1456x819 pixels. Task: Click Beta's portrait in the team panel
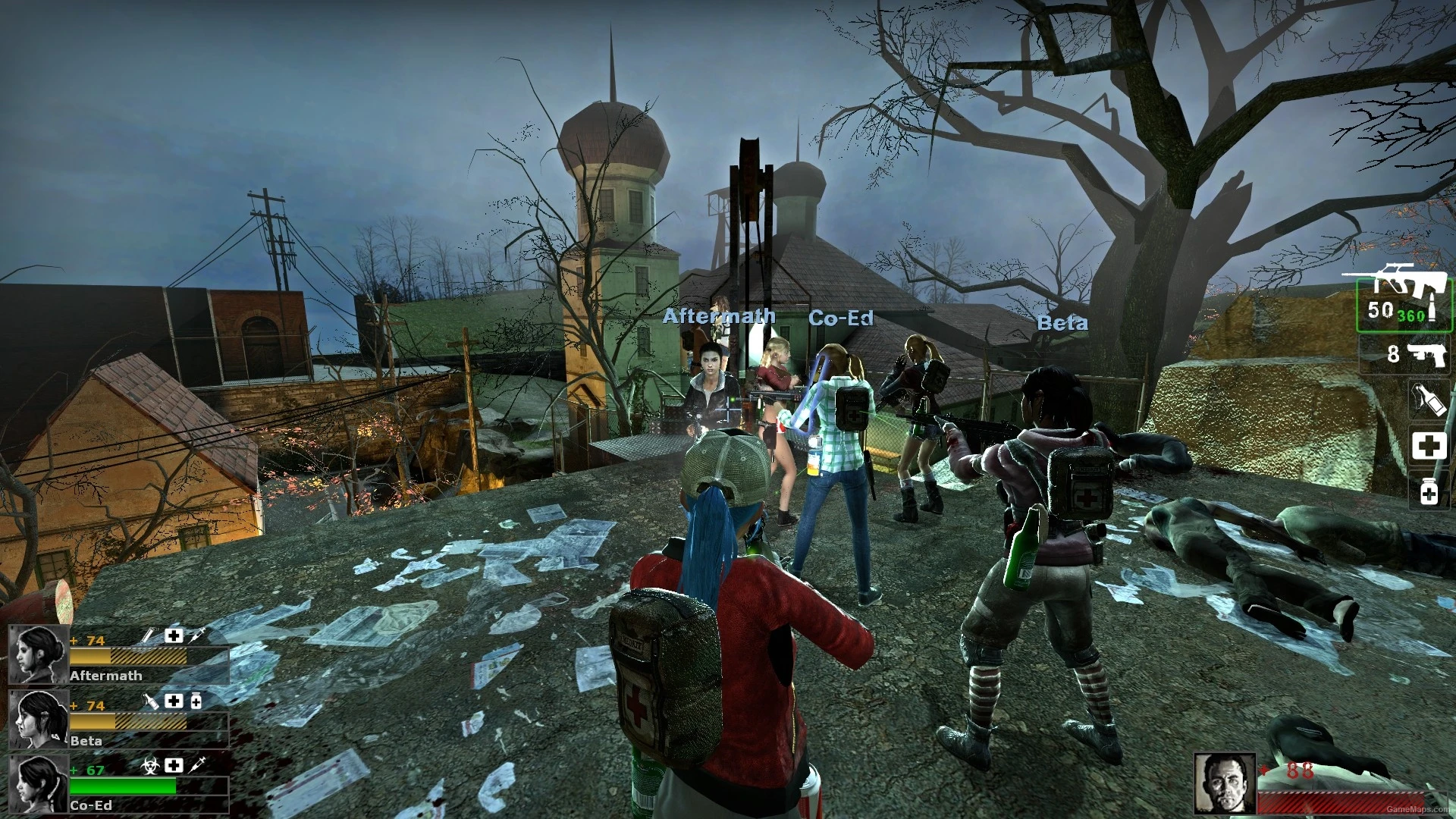click(x=38, y=719)
